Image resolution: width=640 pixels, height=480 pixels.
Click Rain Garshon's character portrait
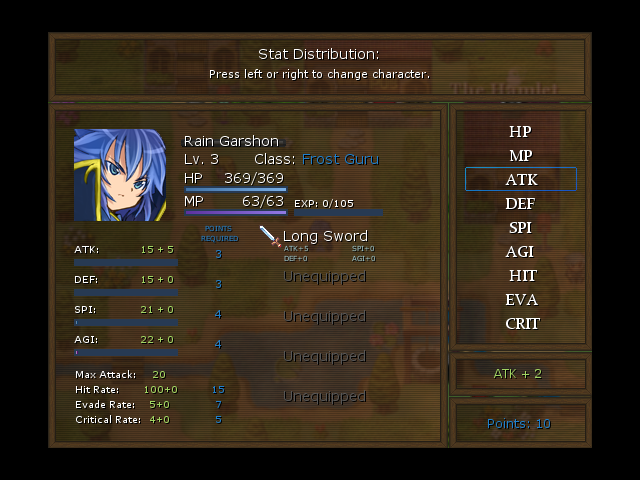(x=120, y=175)
